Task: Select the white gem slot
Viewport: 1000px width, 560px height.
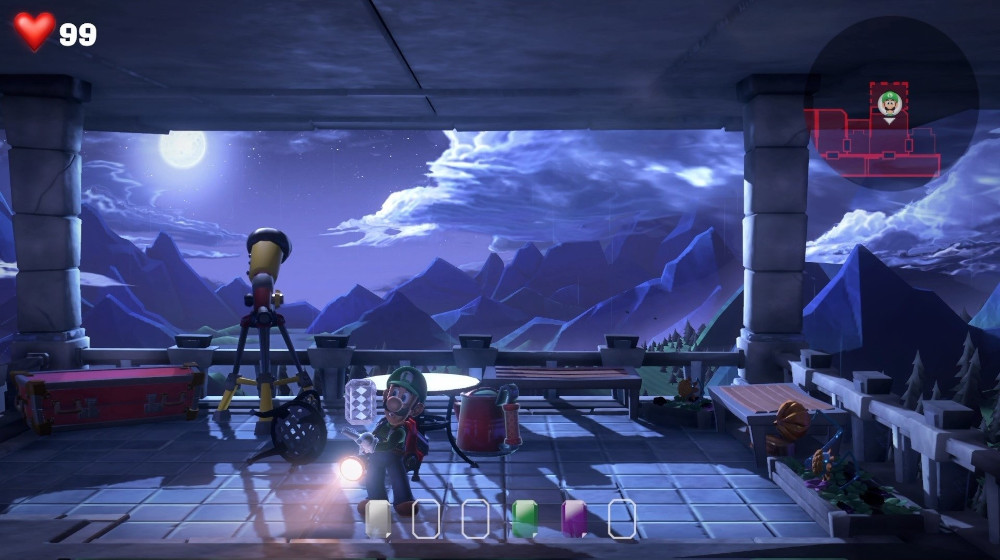Action: coord(378,518)
